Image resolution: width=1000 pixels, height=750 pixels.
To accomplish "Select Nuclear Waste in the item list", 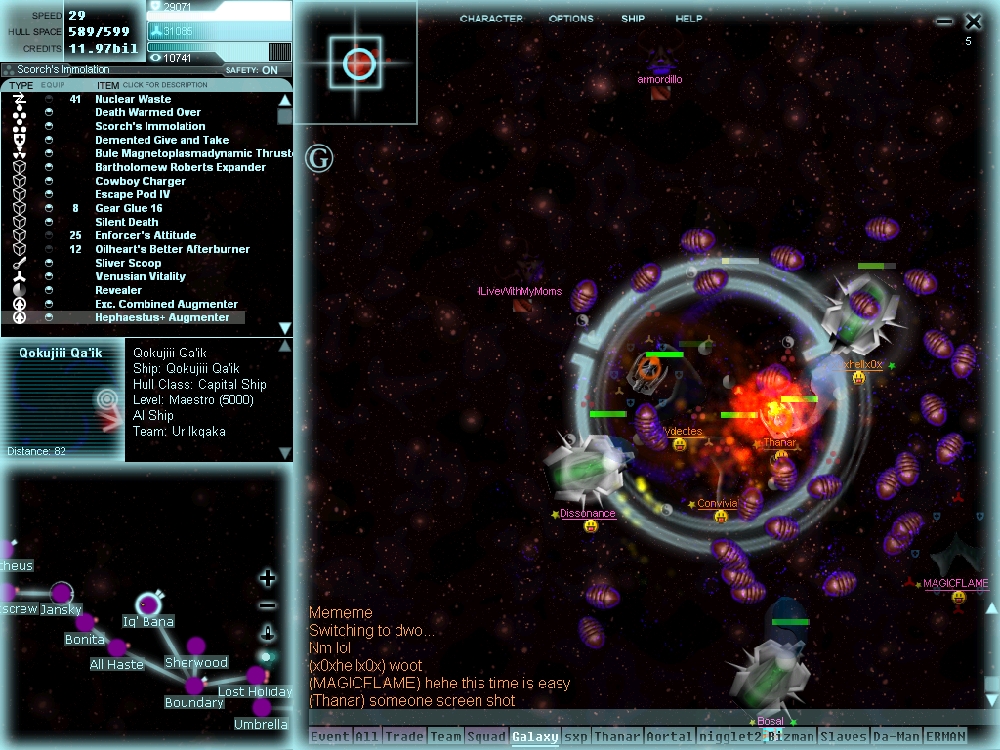I will (133, 99).
